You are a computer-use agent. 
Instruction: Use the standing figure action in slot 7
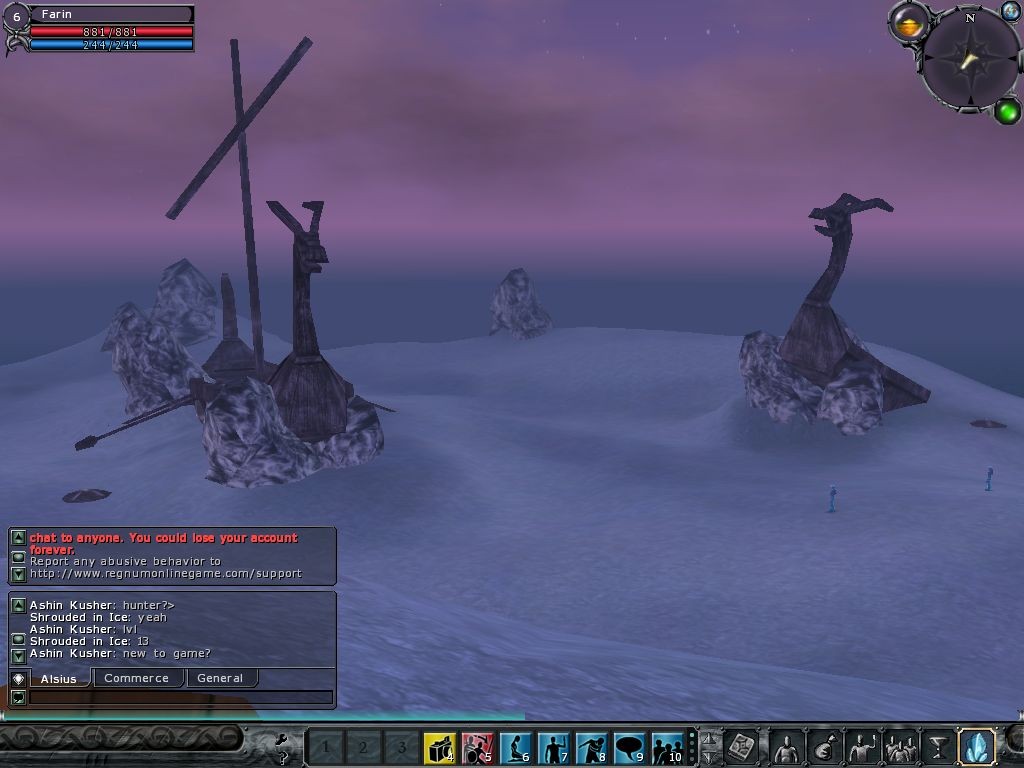pyautogui.click(x=554, y=747)
